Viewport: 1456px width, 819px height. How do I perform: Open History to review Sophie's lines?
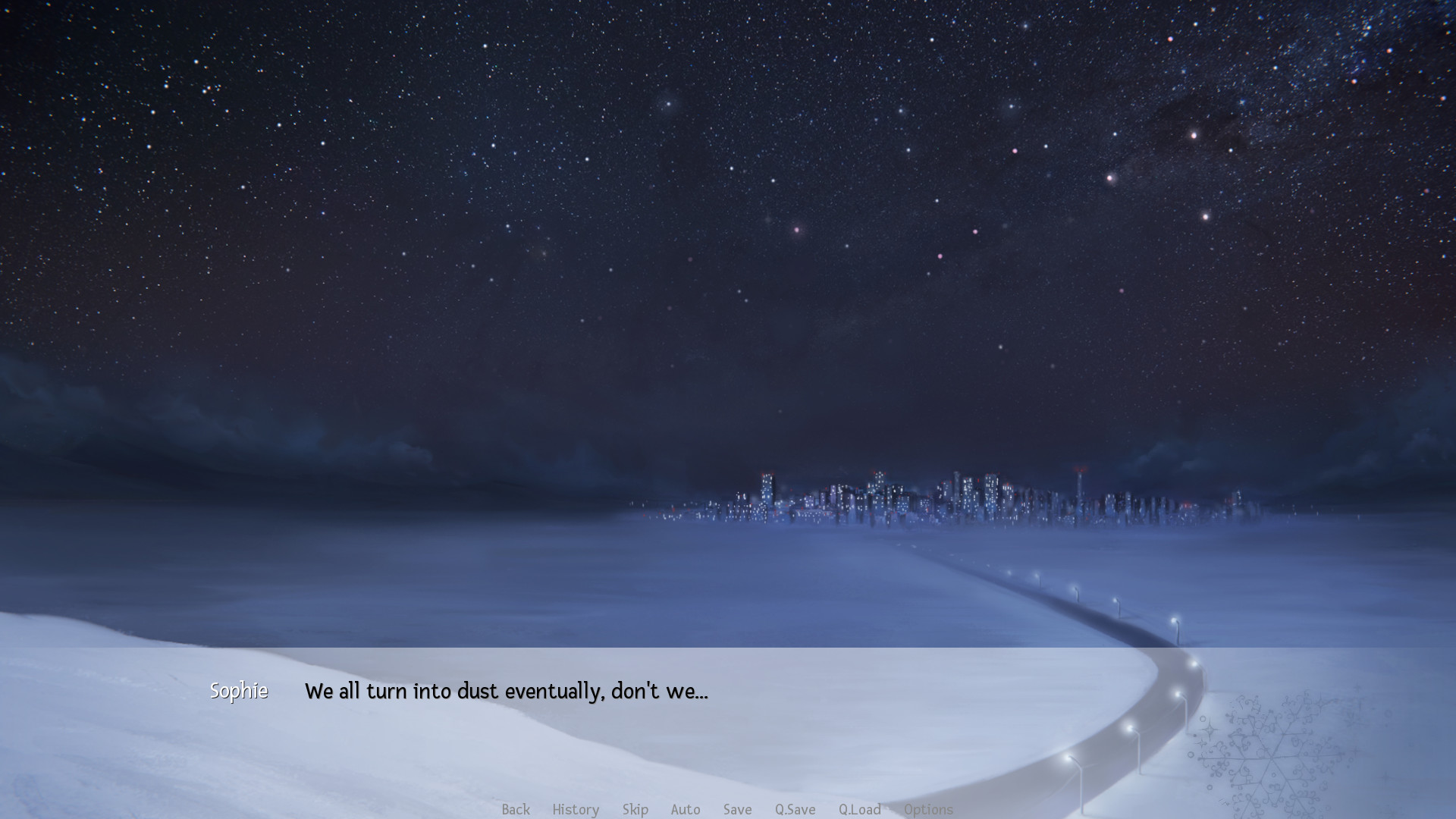coord(575,810)
